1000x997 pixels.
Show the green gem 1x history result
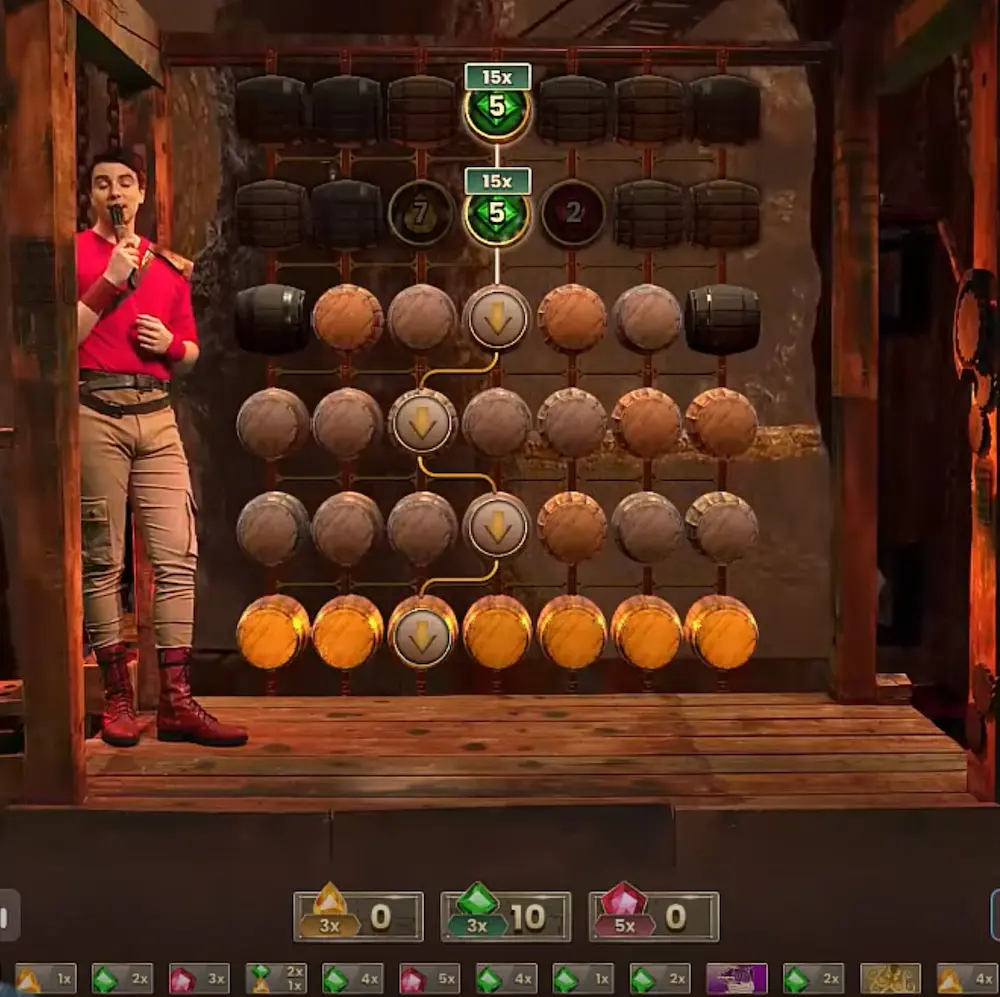click(x=582, y=978)
